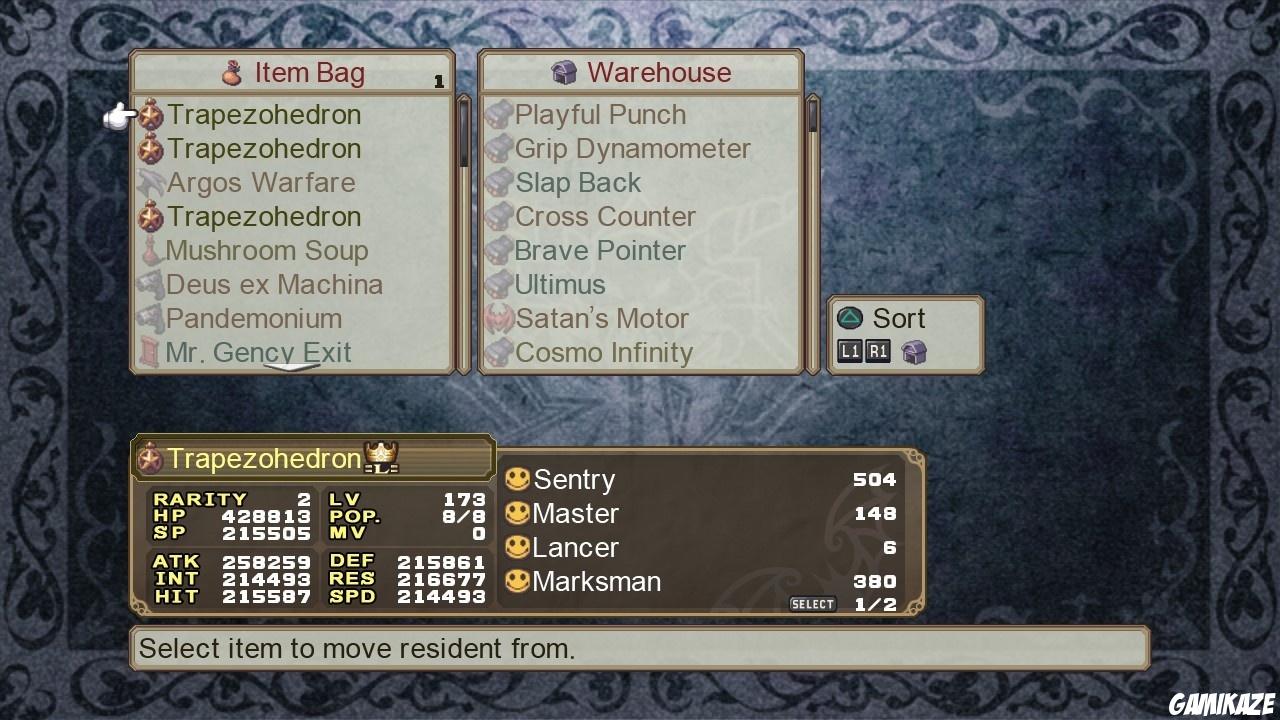The image size is (1280, 720).
Task: Click the Argos Warfare feather icon
Action: coord(151,182)
